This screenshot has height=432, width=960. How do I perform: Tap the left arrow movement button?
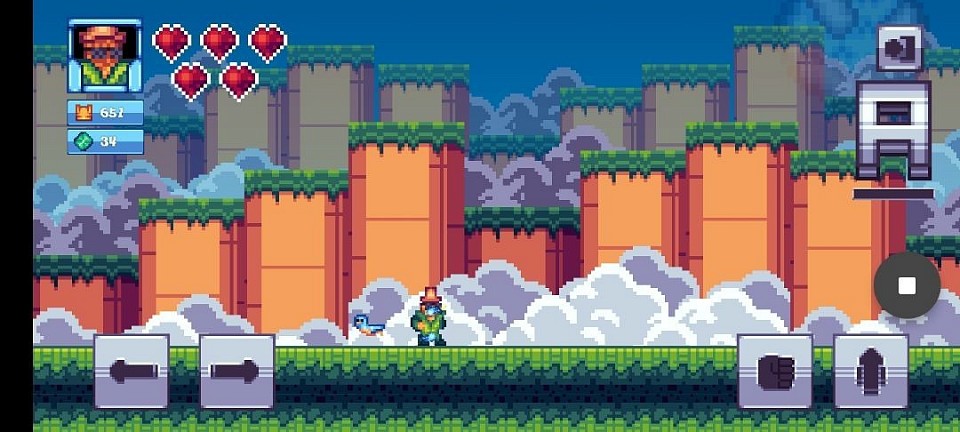(x=131, y=372)
